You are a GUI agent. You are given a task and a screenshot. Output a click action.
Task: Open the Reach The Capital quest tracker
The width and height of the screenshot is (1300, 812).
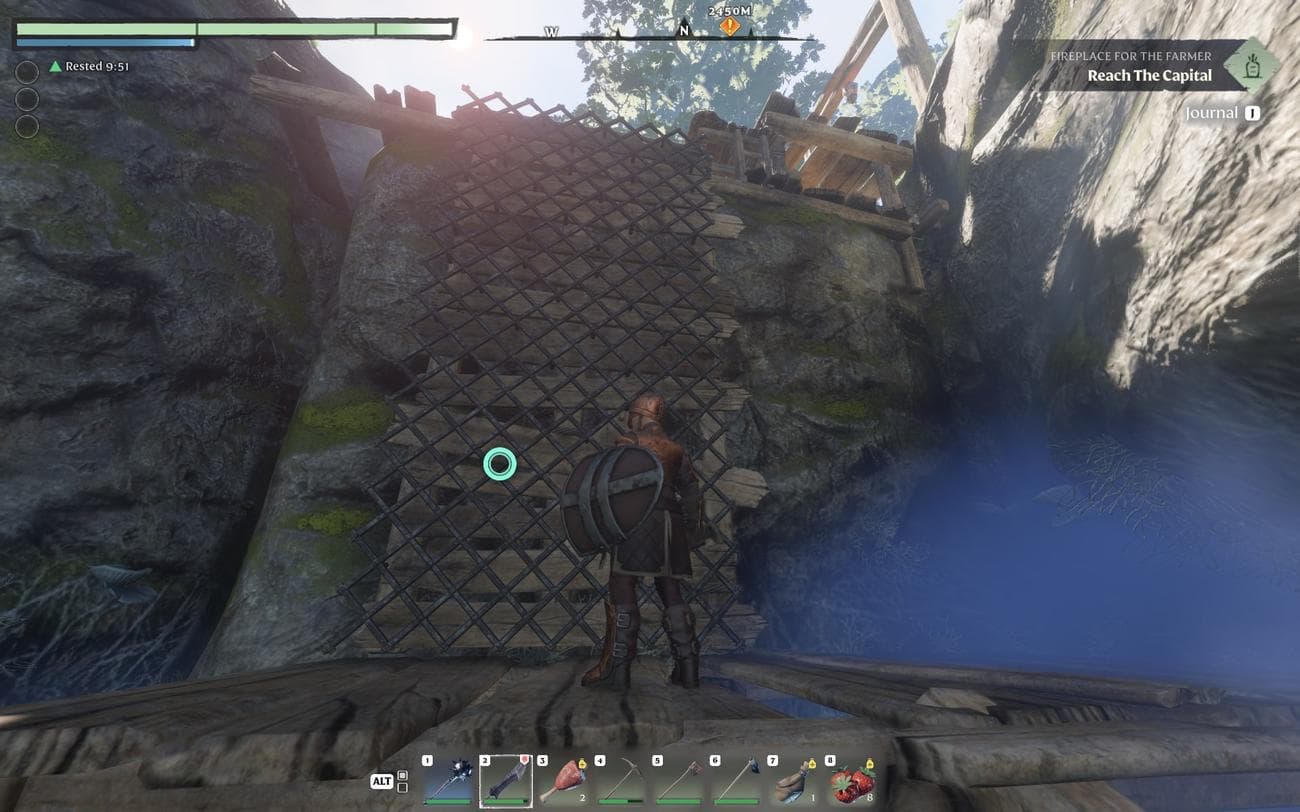click(x=1149, y=75)
